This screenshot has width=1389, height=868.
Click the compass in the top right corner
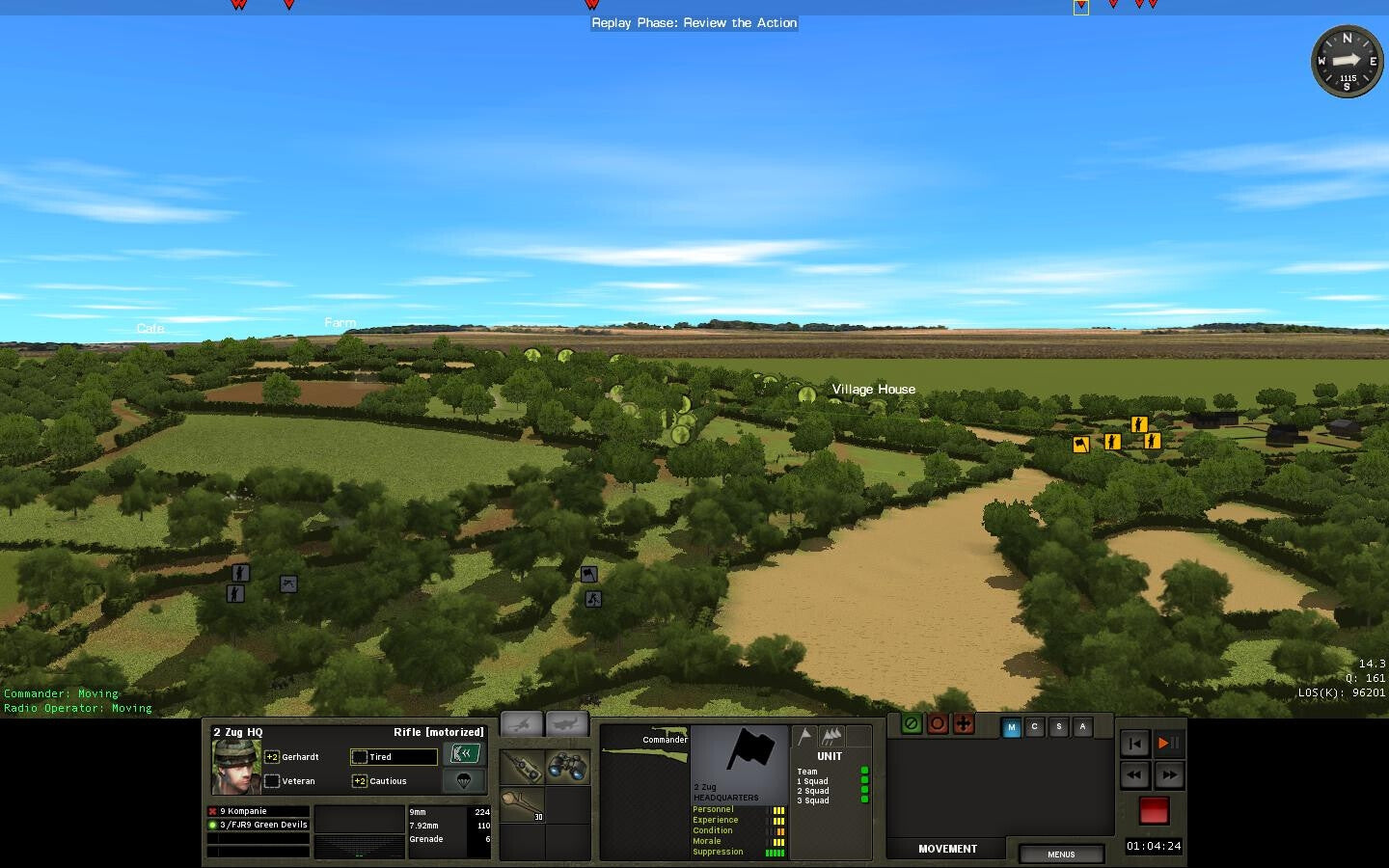(x=1347, y=61)
